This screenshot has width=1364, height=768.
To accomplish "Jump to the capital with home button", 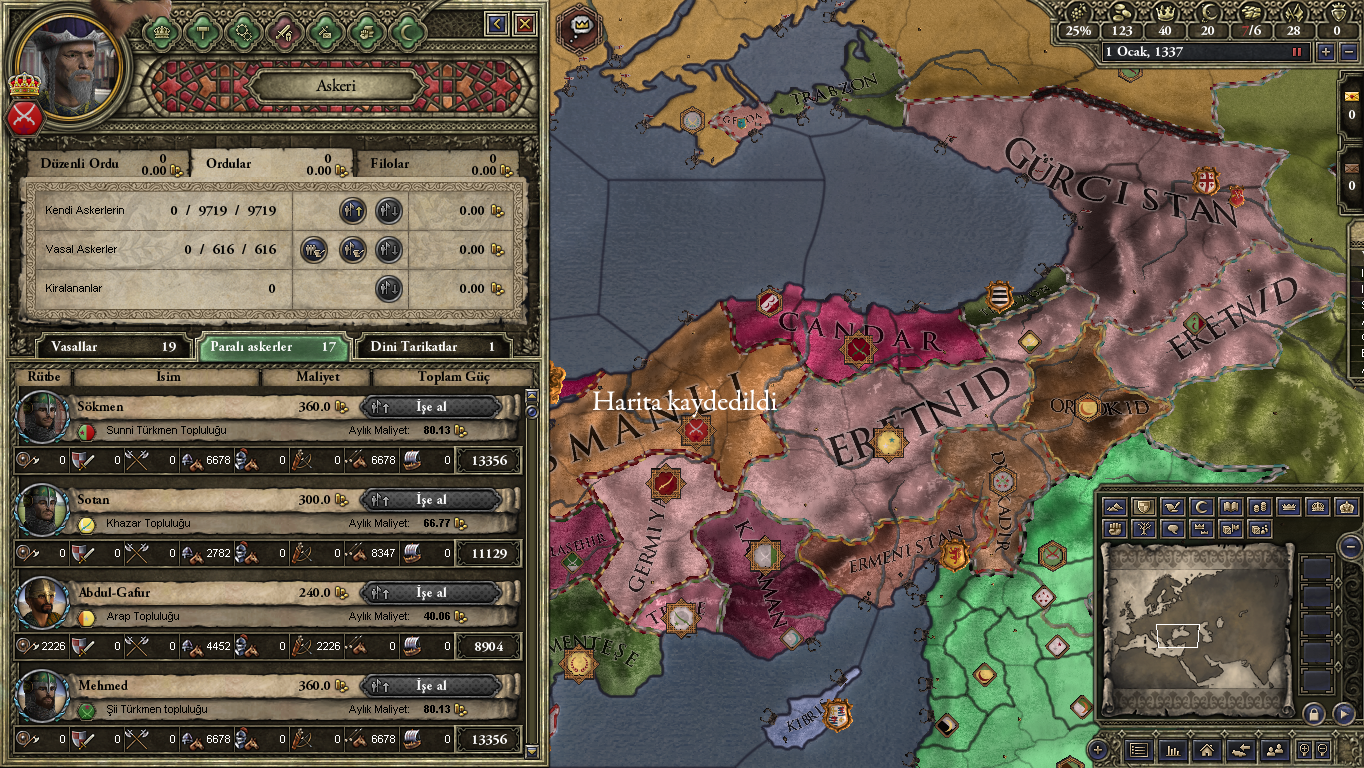I will click(1207, 749).
